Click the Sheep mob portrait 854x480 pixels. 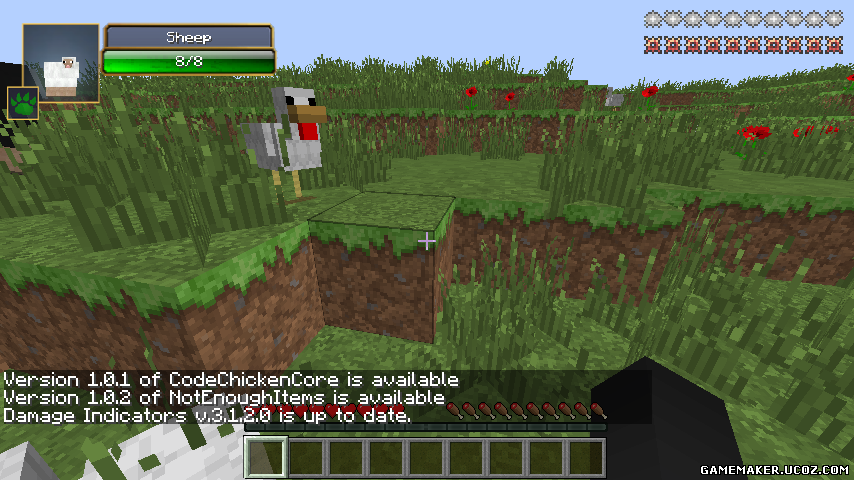(x=61, y=63)
